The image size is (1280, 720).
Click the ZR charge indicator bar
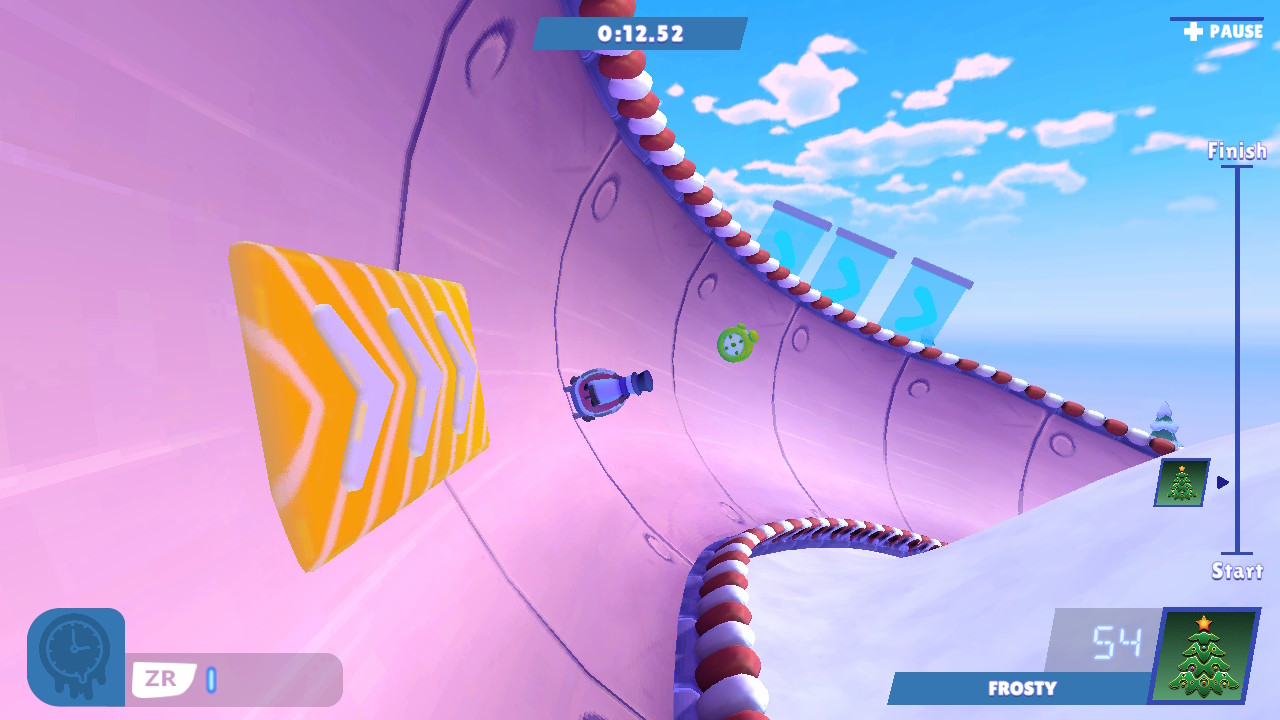tap(210, 679)
